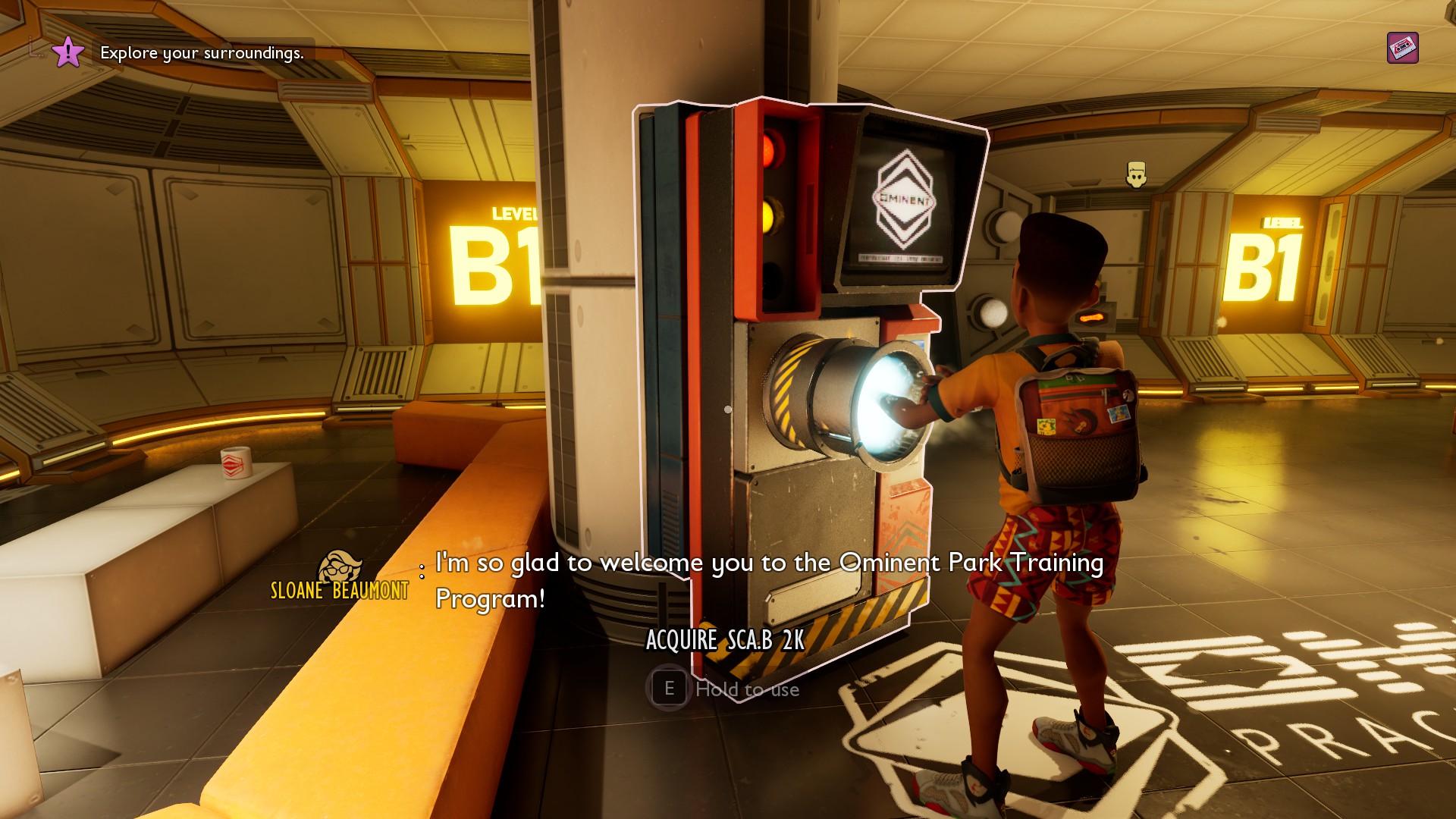Click the cassette tape icon
This screenshot has height=819, width=1456.
[1402, 48]
